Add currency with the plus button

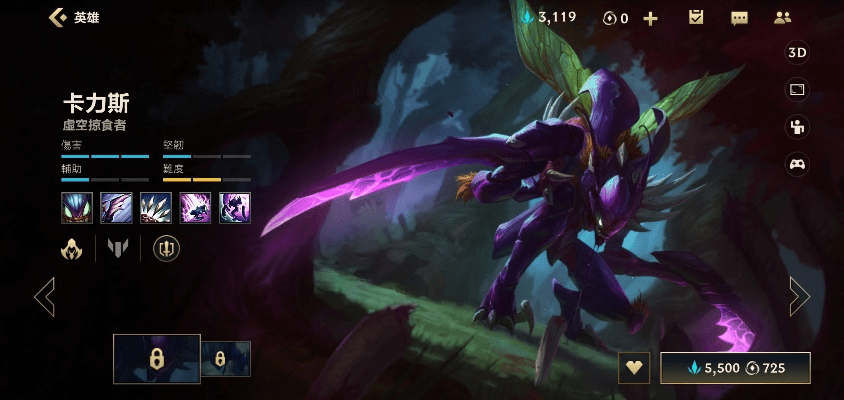click(650, 18)
